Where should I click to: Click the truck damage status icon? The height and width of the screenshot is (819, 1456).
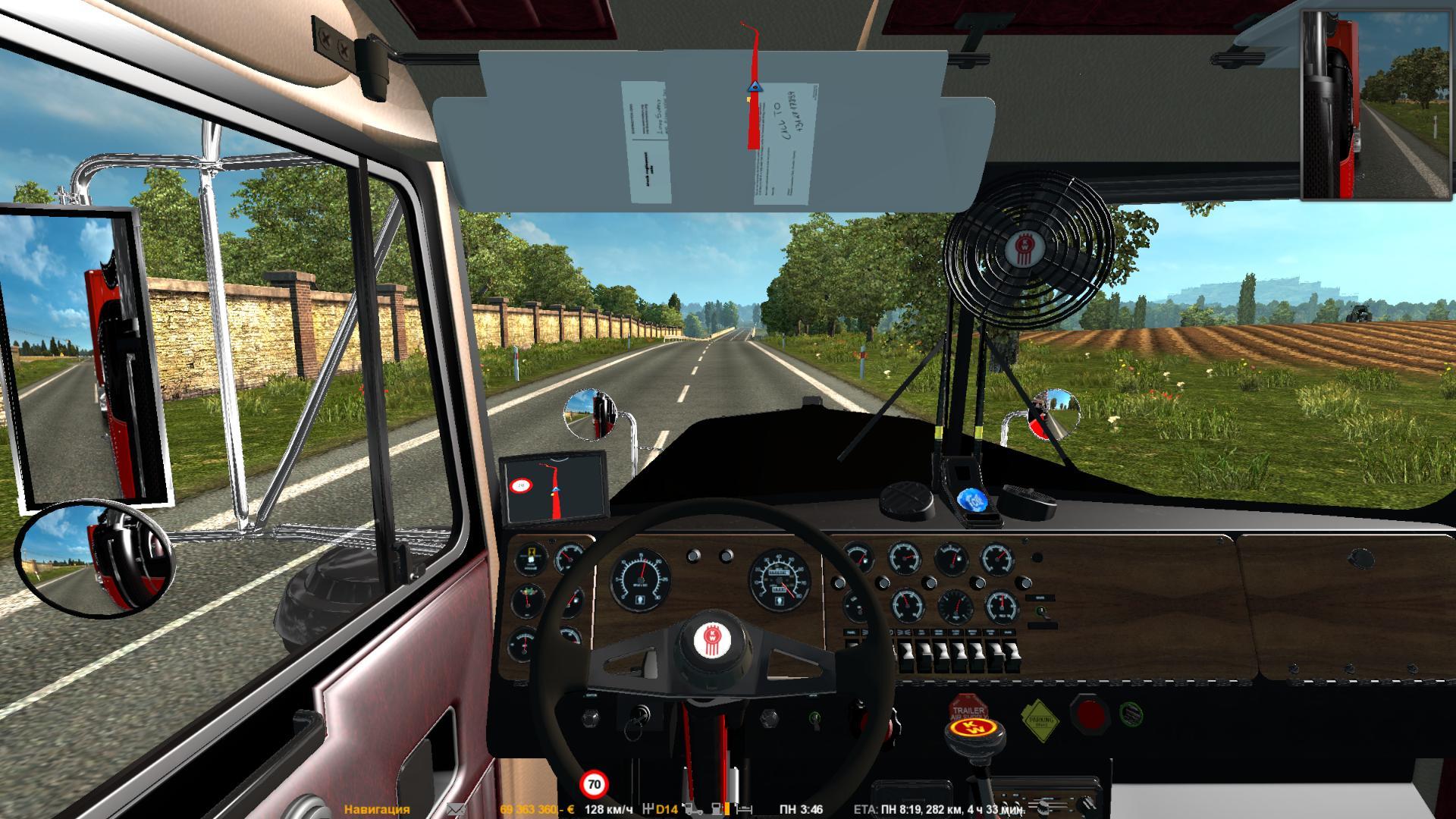pos(691,809)
